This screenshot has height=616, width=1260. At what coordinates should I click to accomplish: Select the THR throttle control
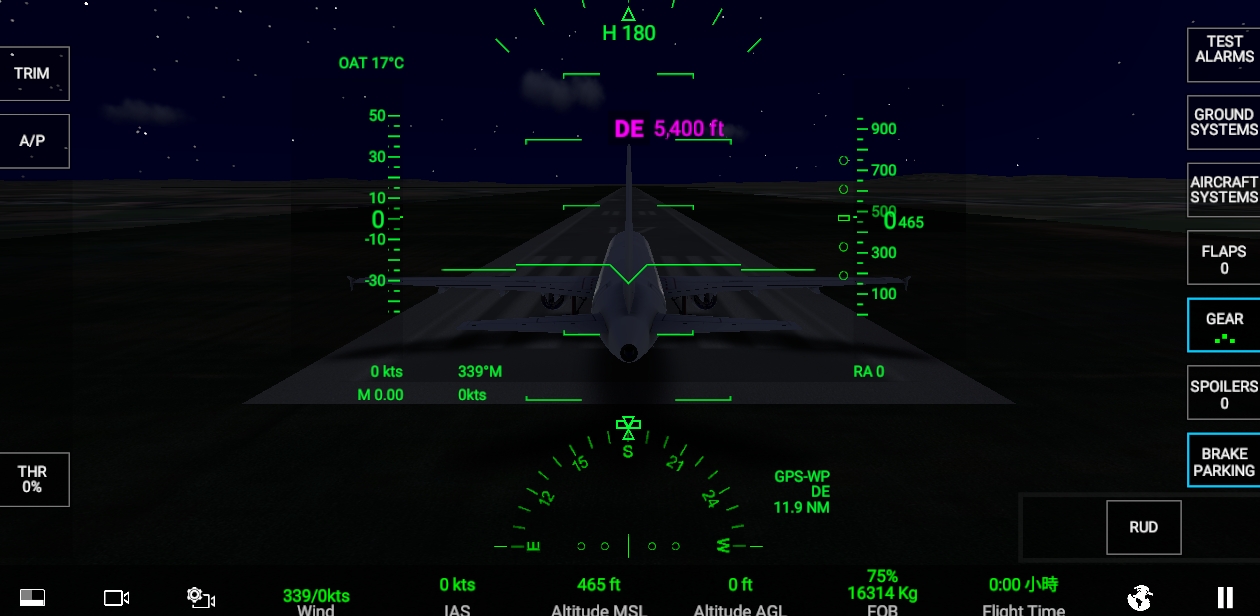tap(33, 479)
